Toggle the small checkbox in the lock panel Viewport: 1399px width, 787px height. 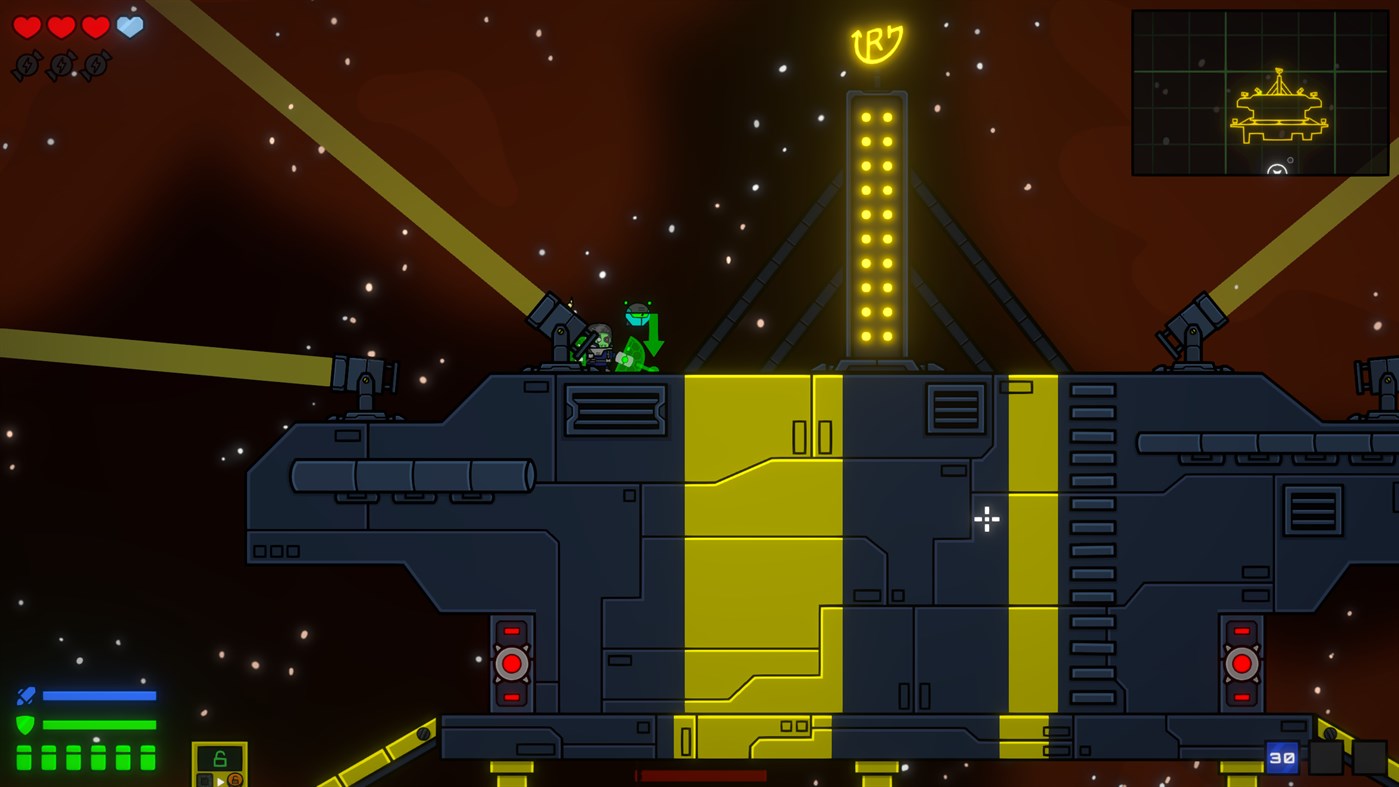(x=205, y=780)
